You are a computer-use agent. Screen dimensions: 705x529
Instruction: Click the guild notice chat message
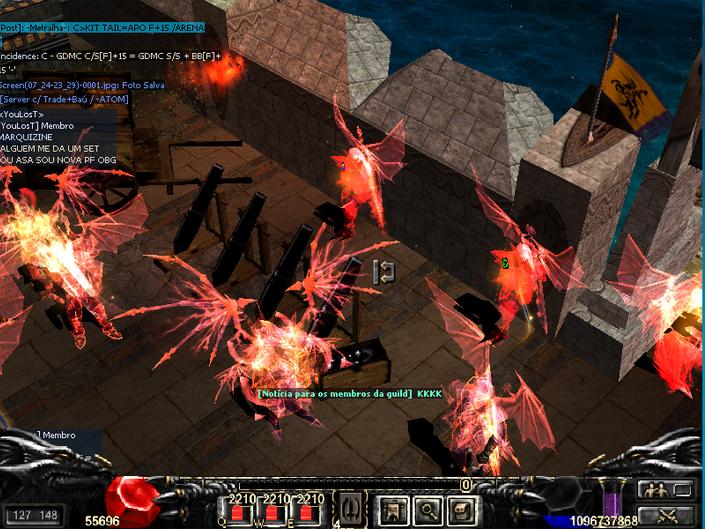click(x=349, y=394)
